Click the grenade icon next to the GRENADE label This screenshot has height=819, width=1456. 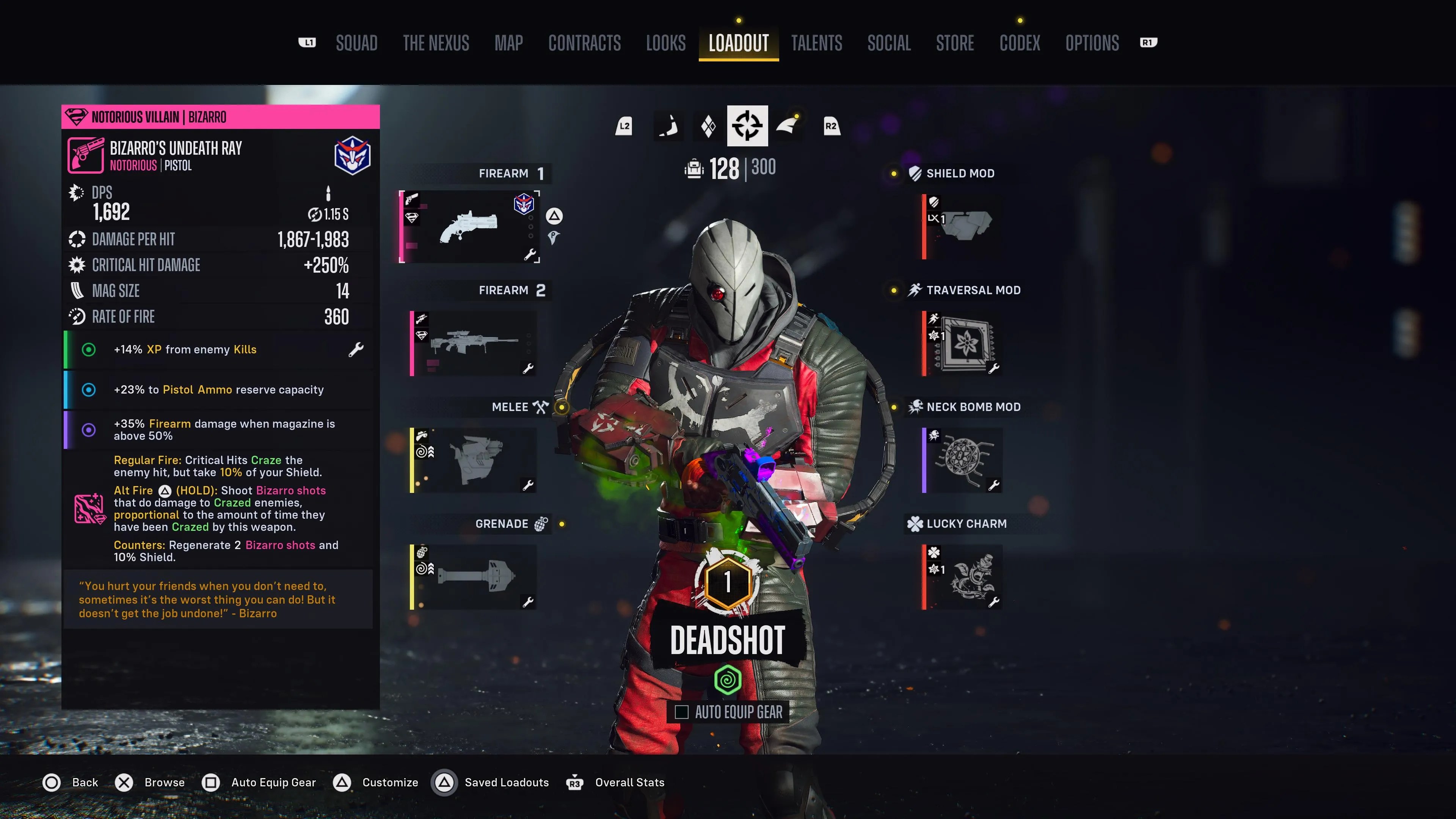click(541, 523)
